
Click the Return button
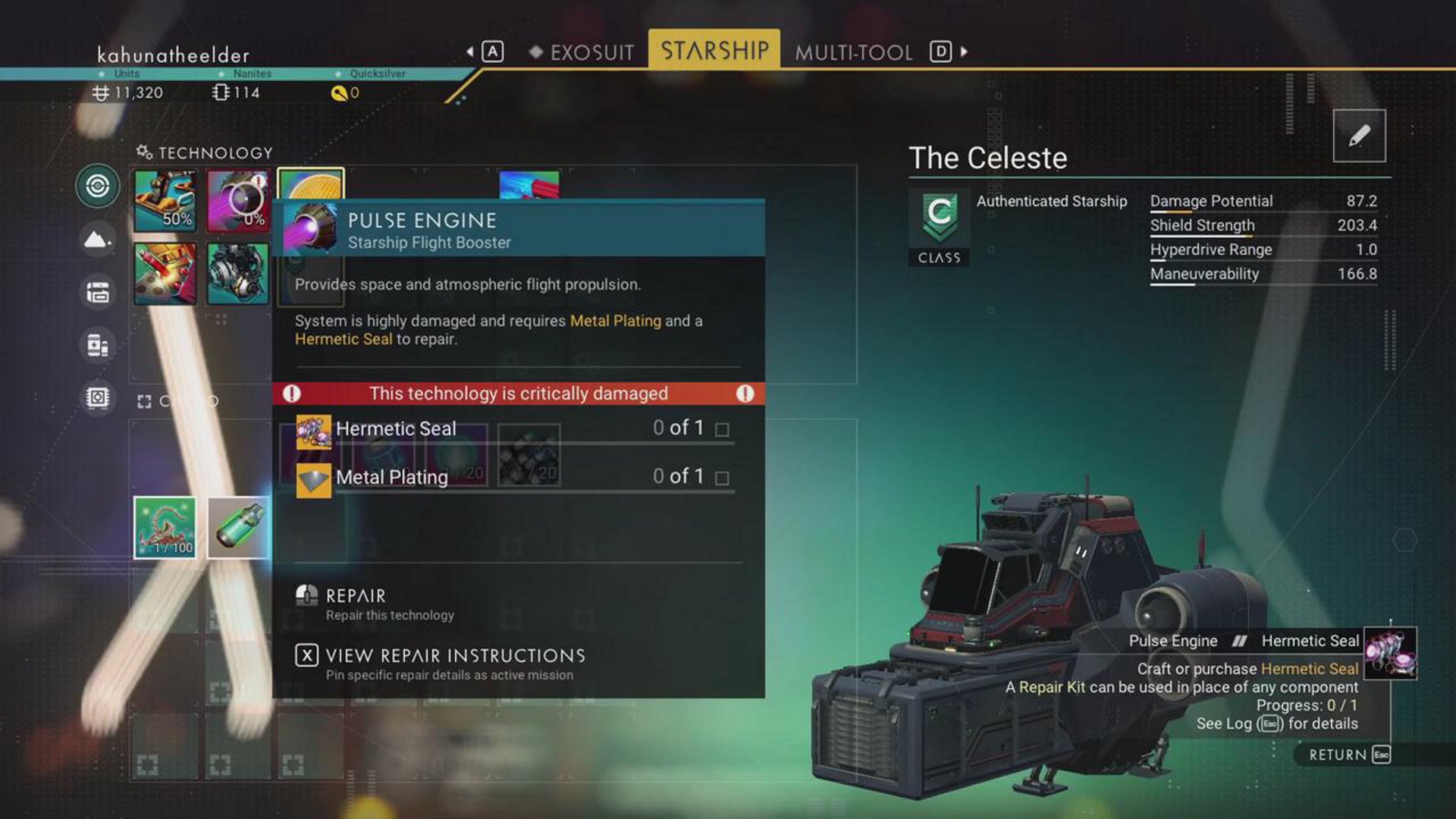click(1348, 755)
